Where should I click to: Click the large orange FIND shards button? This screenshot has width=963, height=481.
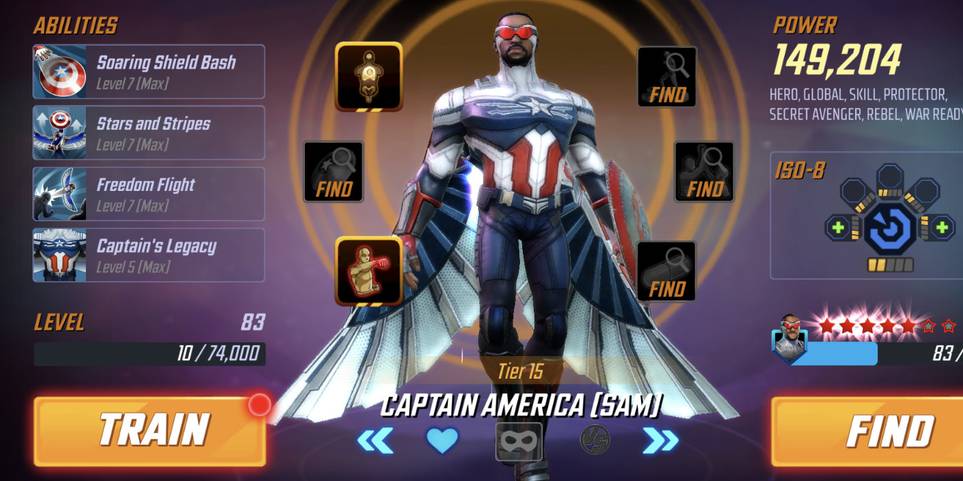[868, 430]
